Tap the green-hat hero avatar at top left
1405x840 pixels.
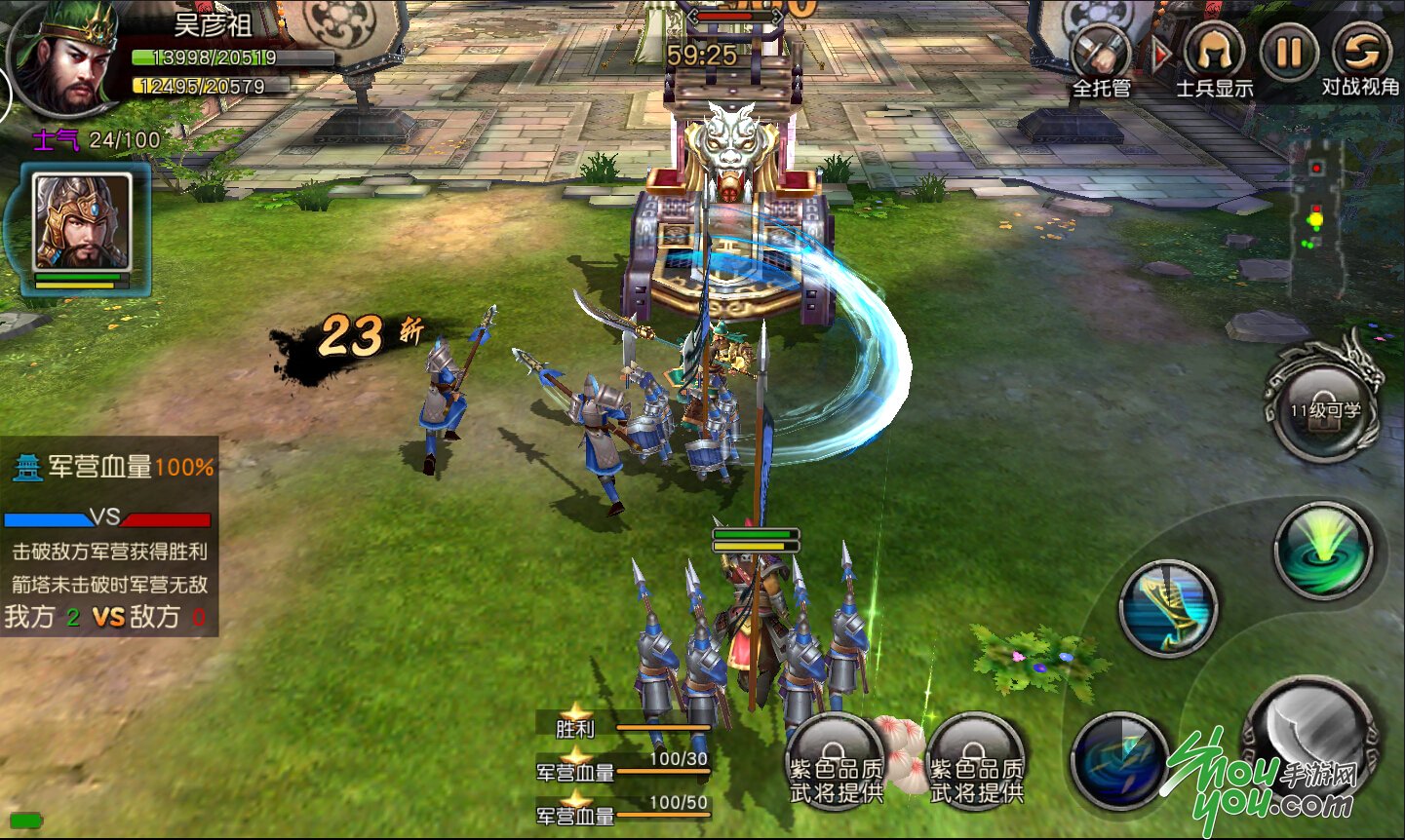[x=64, y=60]
